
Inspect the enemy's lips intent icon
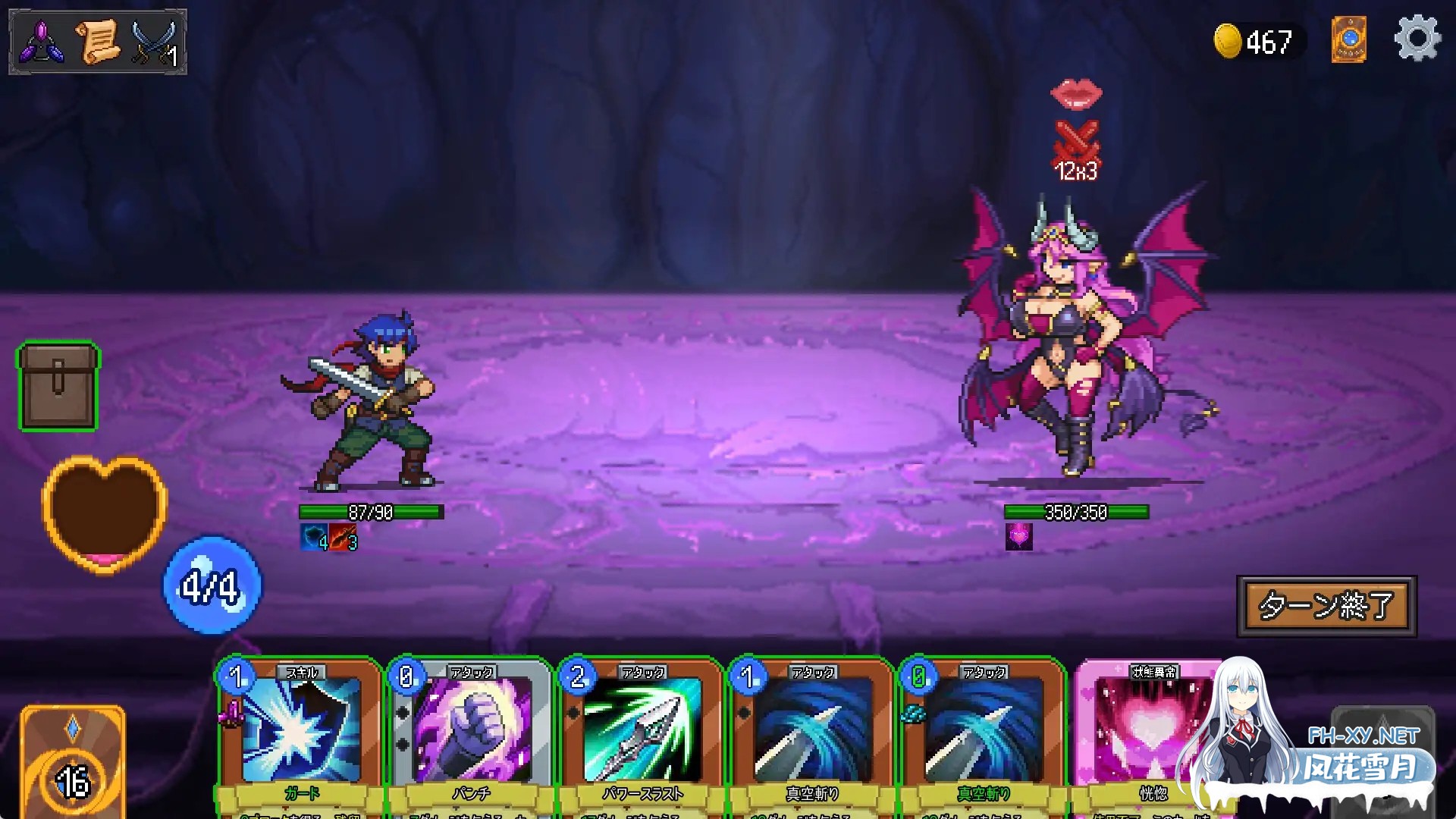[1076, 93]
